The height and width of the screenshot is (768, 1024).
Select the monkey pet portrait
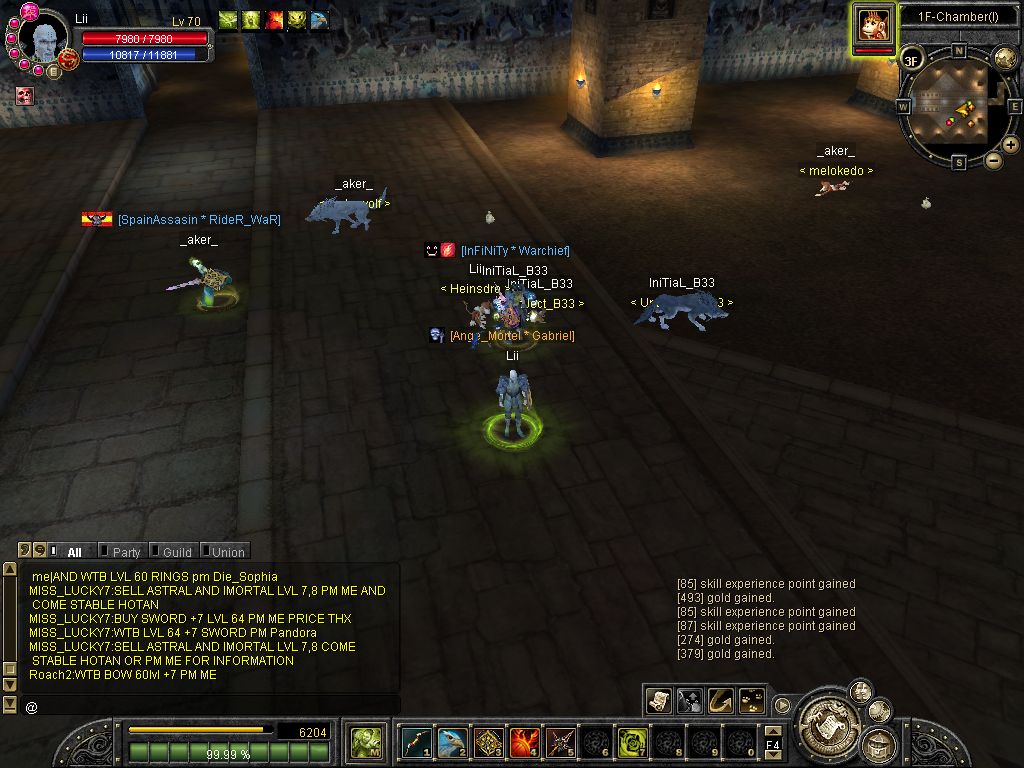coord(873,23)
